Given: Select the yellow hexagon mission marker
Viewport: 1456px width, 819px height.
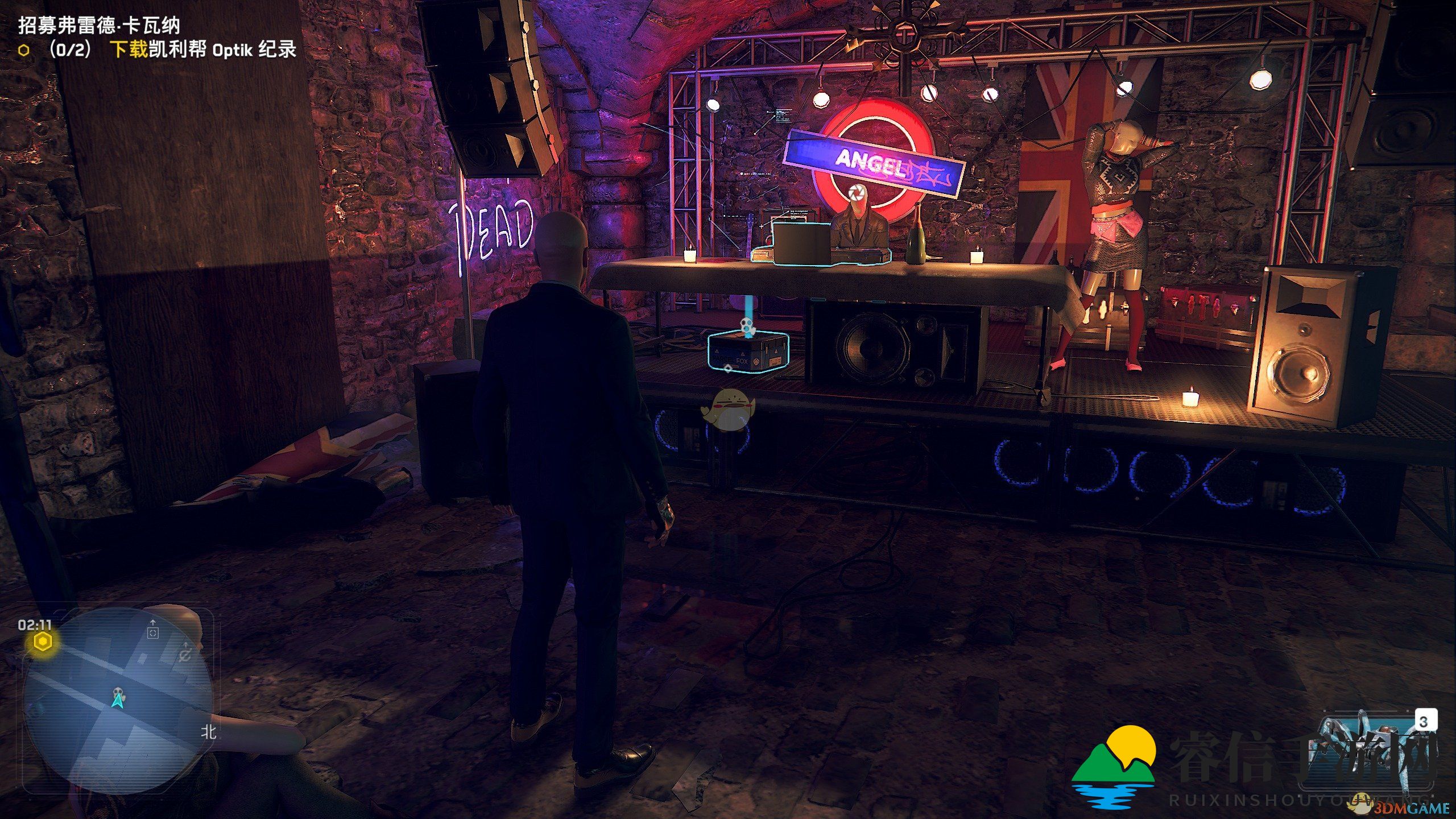Looking at the screenshot, I should (x=42, y=642).
